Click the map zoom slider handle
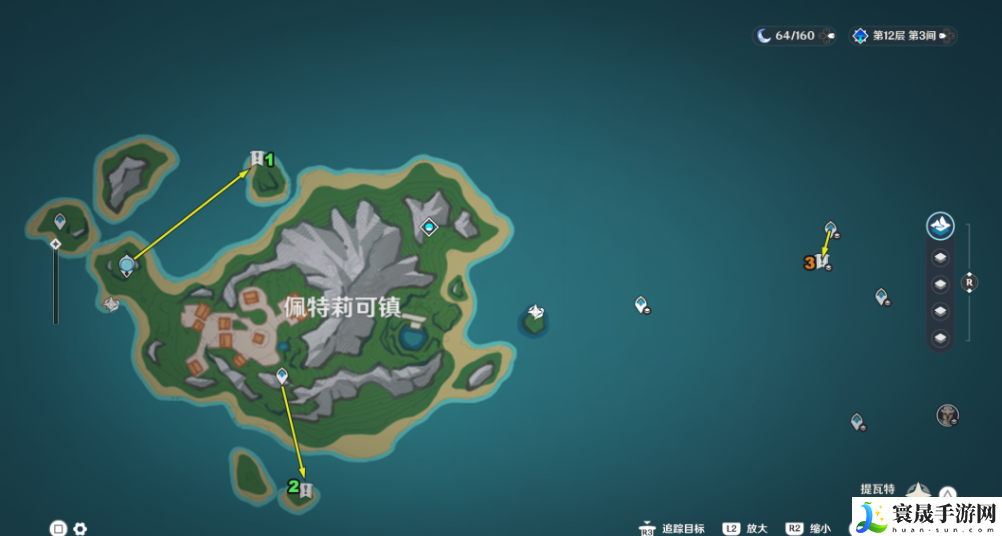This screenshot has height=536, width=1002. (x=55, y=244)
